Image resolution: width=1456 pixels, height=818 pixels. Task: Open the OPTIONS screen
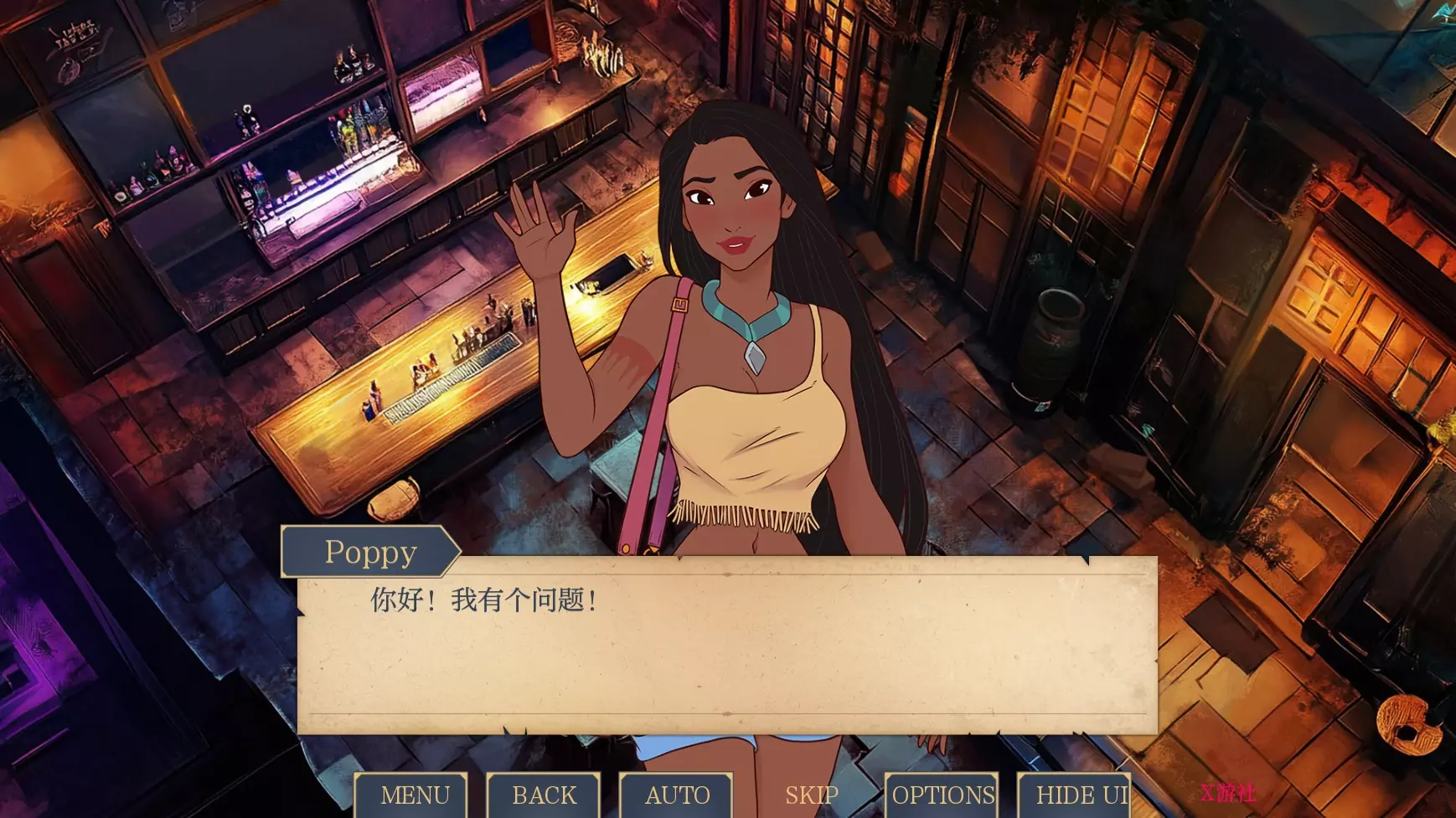pyautogui.click(x=942, y=795)
